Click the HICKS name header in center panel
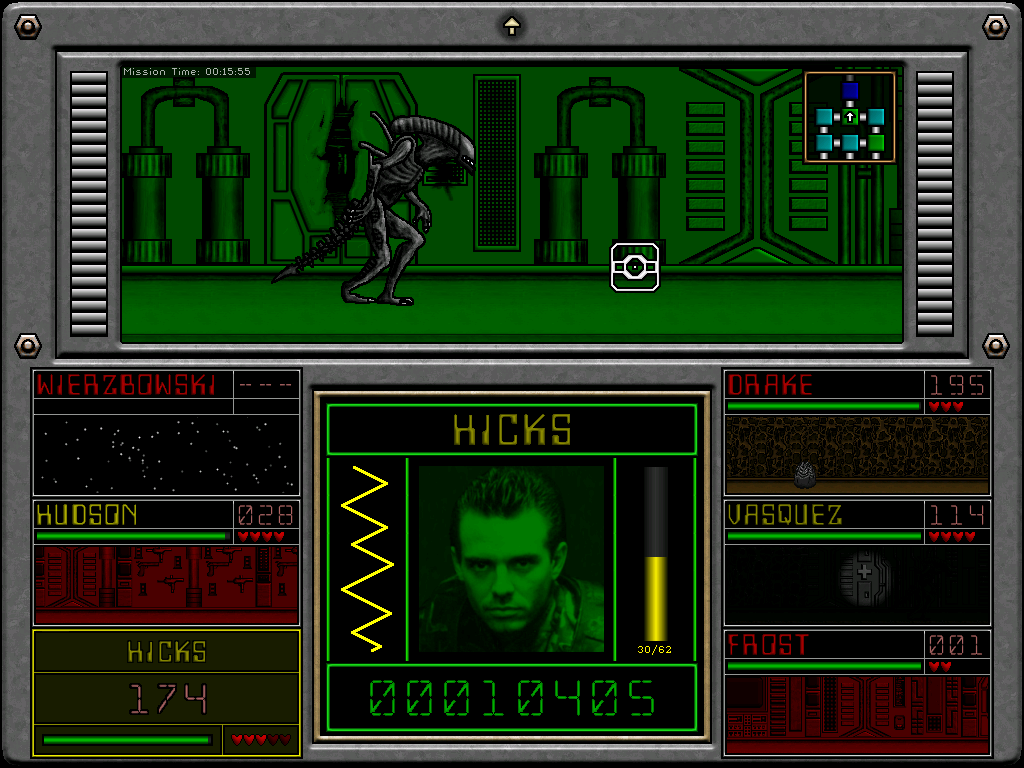Screen dimensions: 1024x768 pyautogui.click(x=511, y=430)
